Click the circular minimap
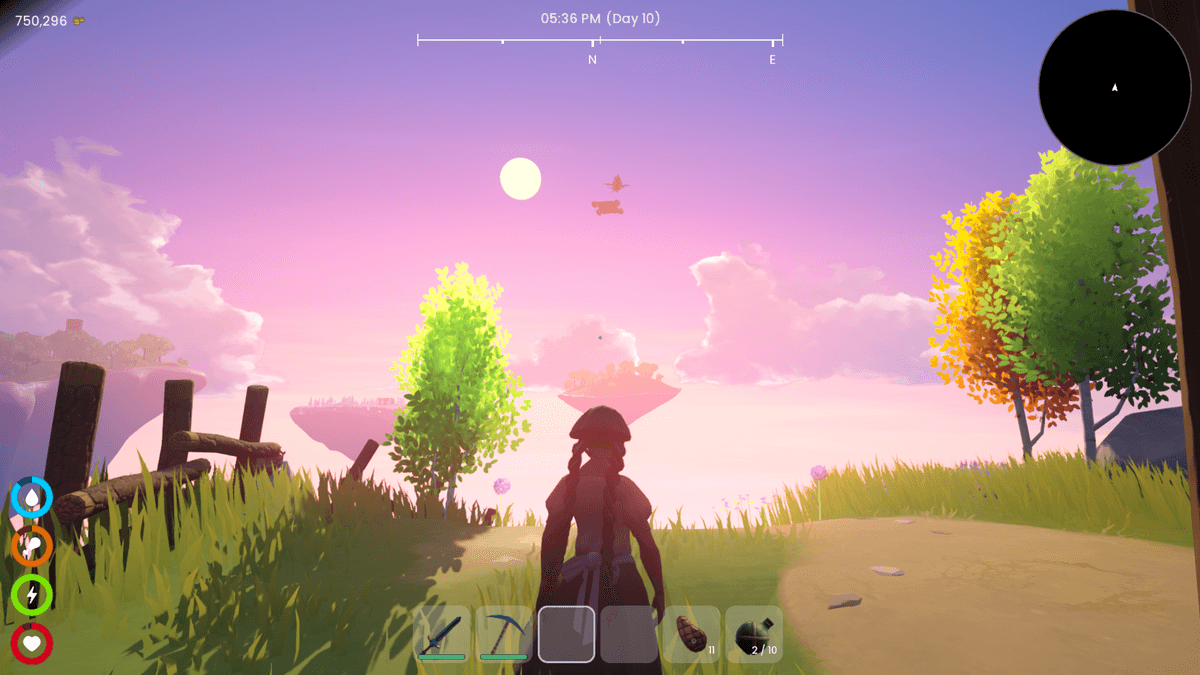 coord(1114,88)
